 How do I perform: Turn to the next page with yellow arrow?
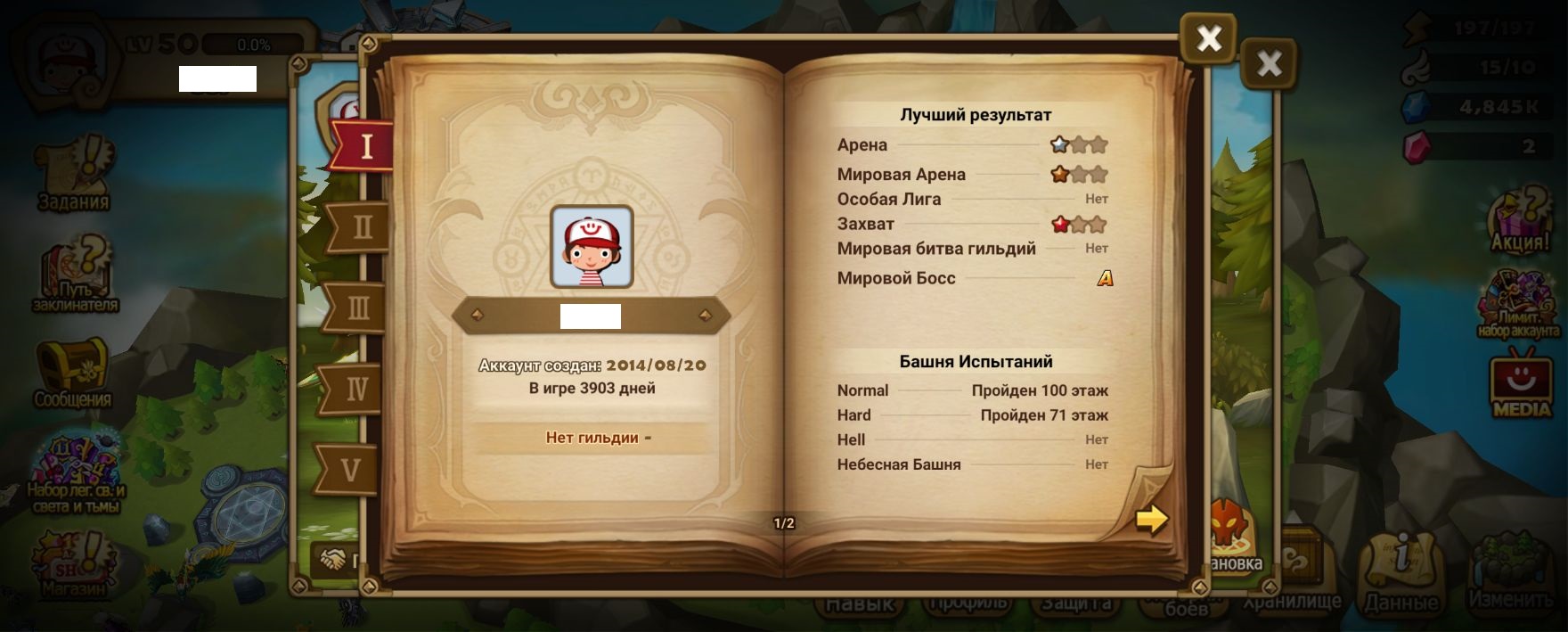click(x=1151, y=519)
